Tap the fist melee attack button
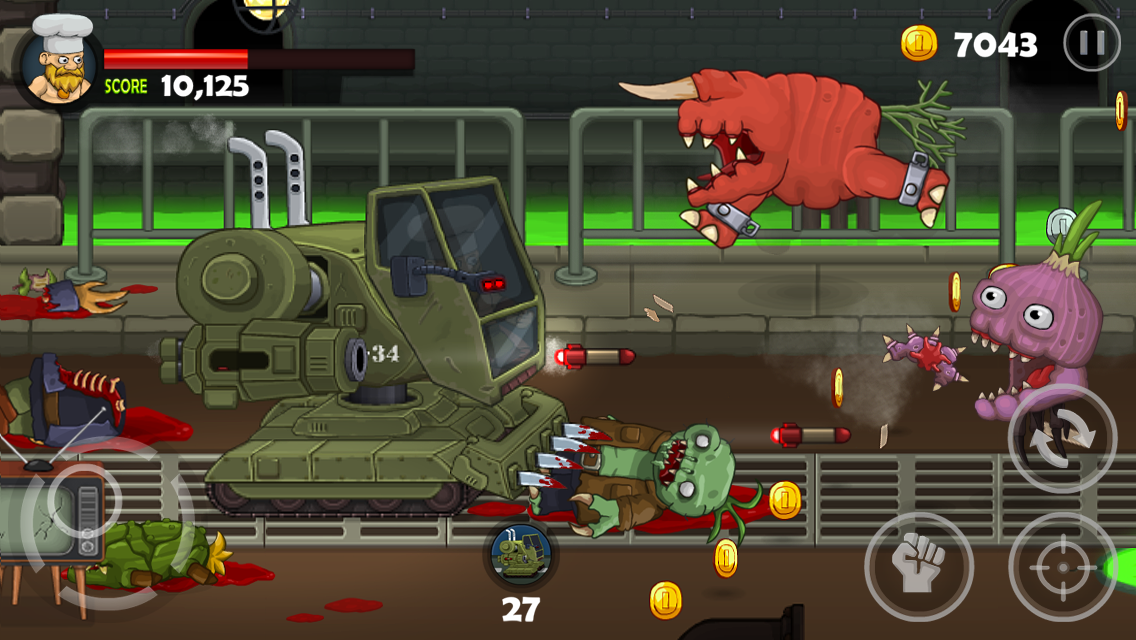The width and height of the screenshot is (1136, 640). (x=918, y=566)
